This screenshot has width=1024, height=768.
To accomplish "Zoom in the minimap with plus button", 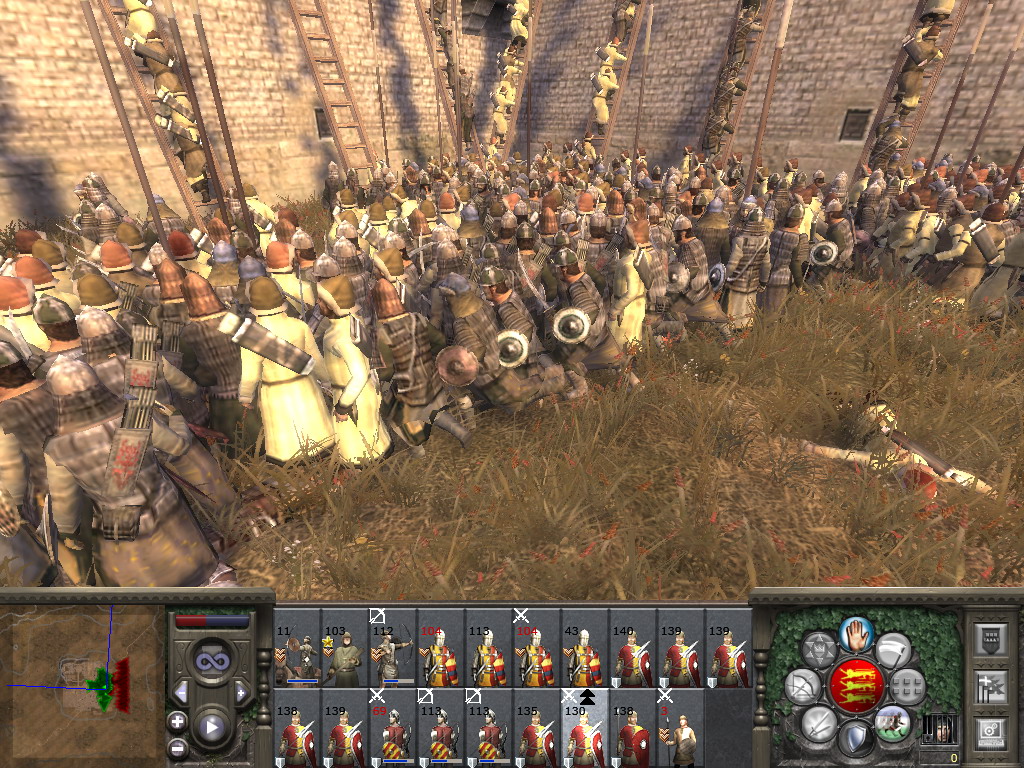I will pos(177,721).
